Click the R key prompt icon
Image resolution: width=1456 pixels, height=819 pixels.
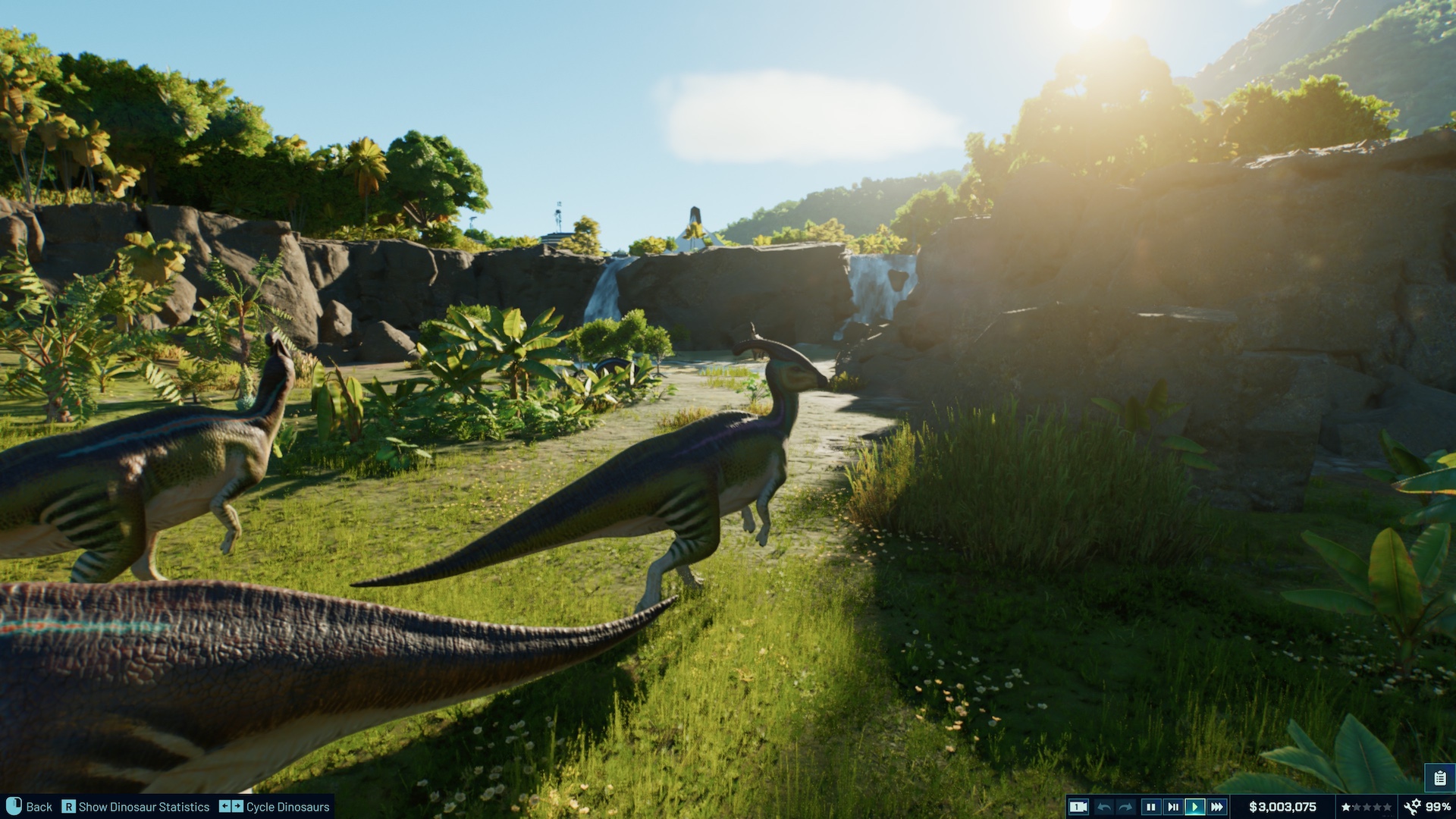[69, 807]
